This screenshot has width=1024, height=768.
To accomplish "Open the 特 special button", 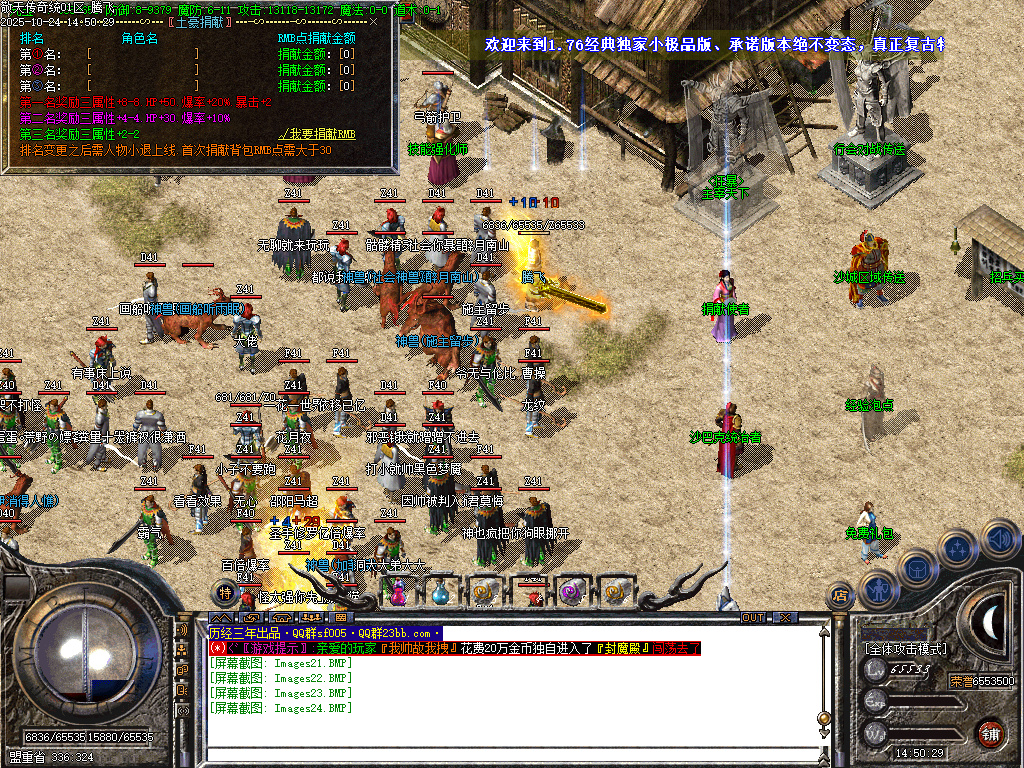I will click(225, 593).
